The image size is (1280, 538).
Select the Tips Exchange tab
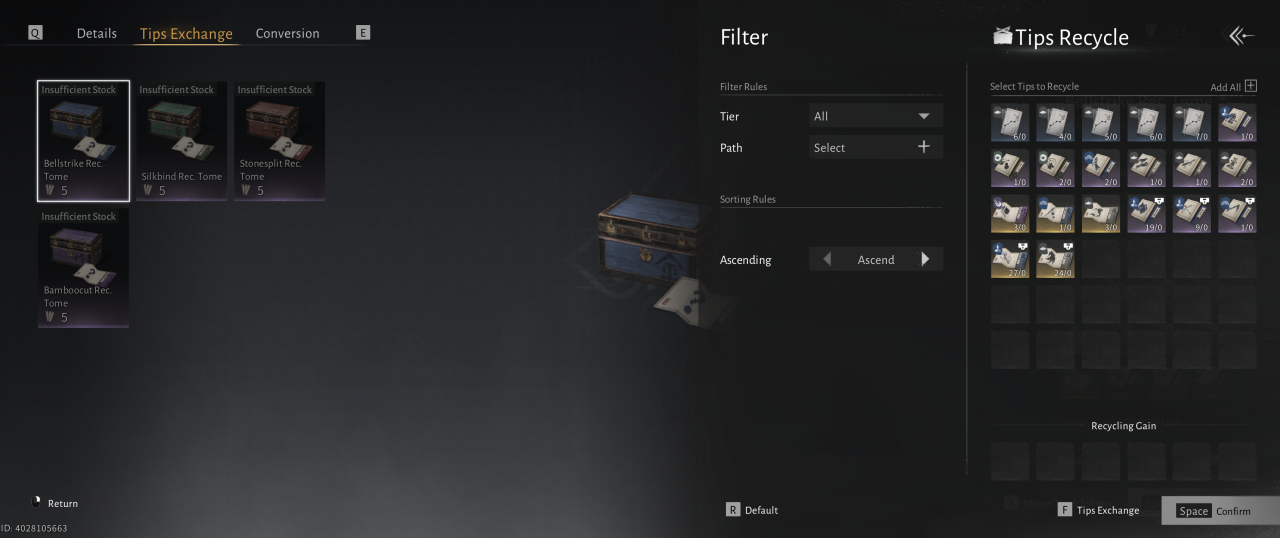coord(186,34)
